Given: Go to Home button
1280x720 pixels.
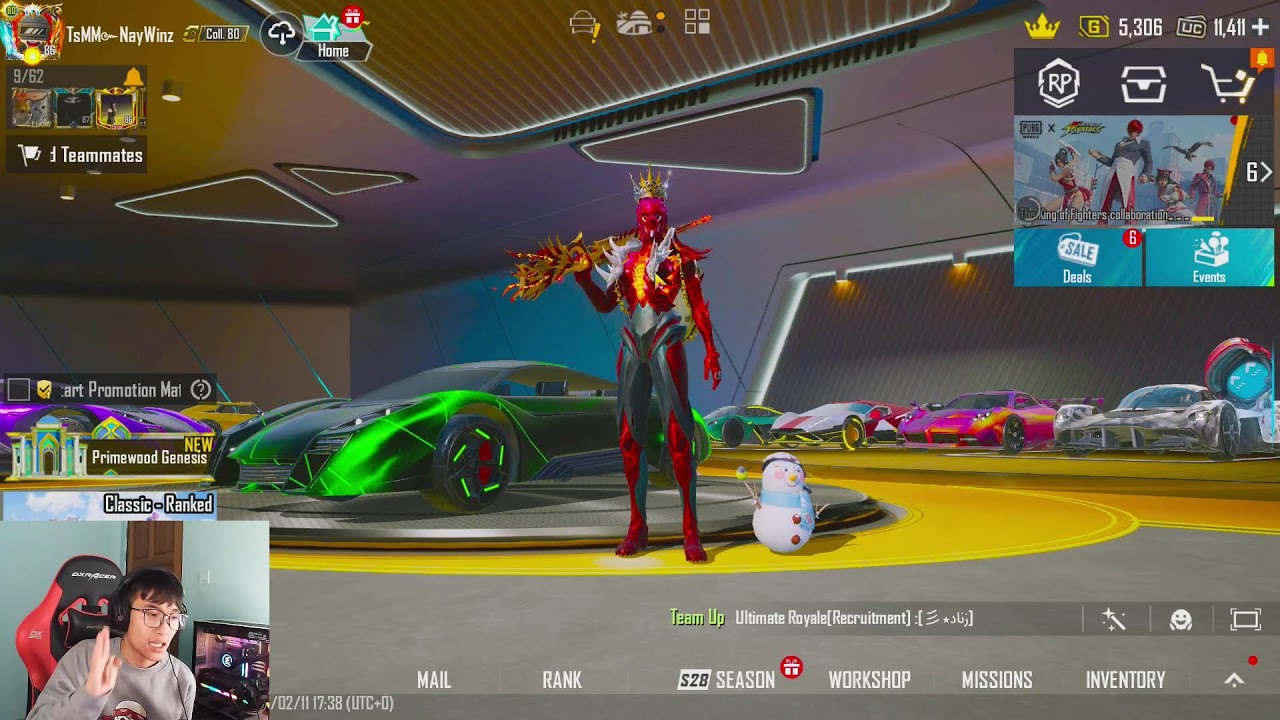Looking at the screenshot, I should (333, 38).
